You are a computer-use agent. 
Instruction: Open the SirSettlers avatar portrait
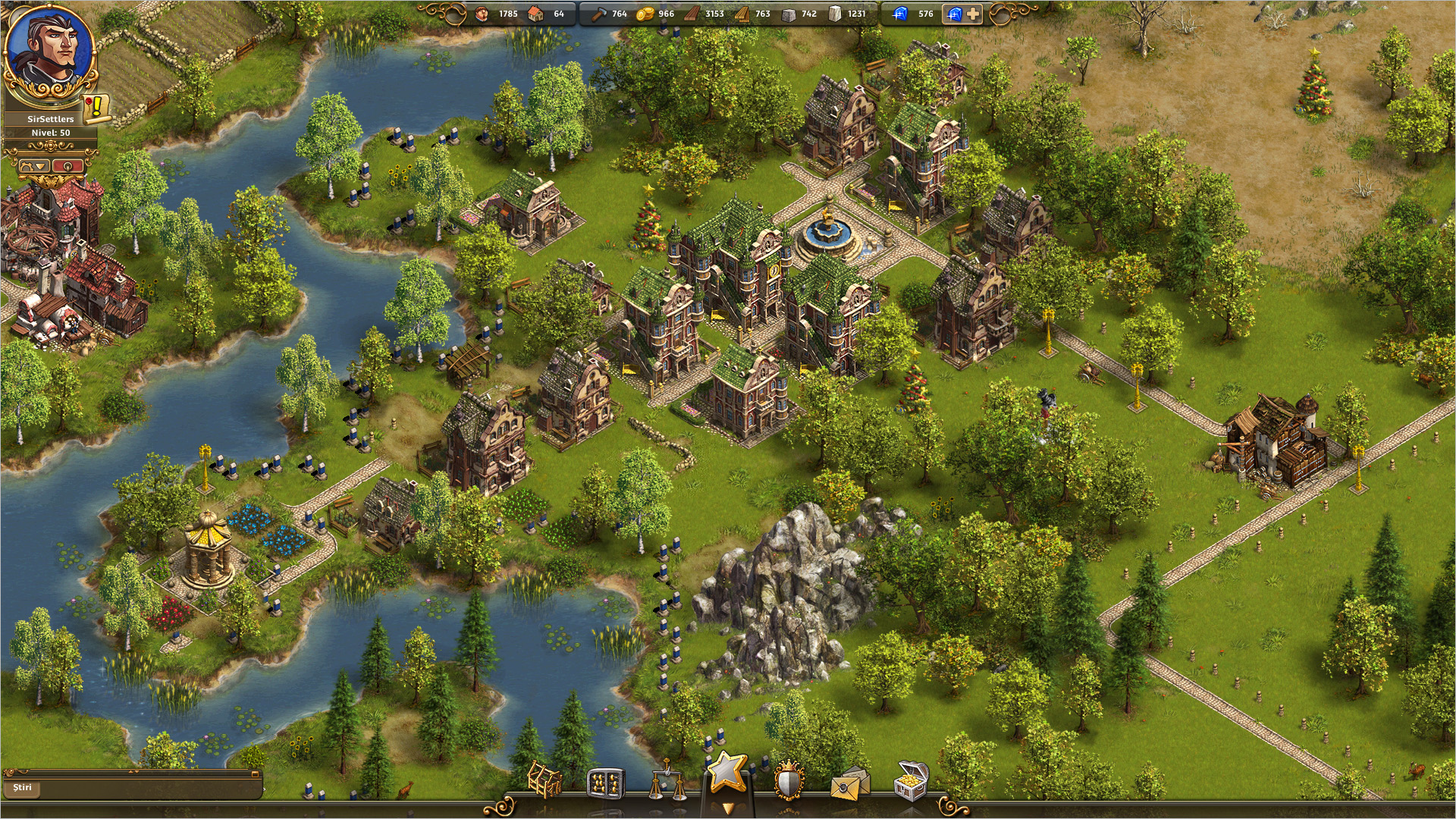pos(50,53)
